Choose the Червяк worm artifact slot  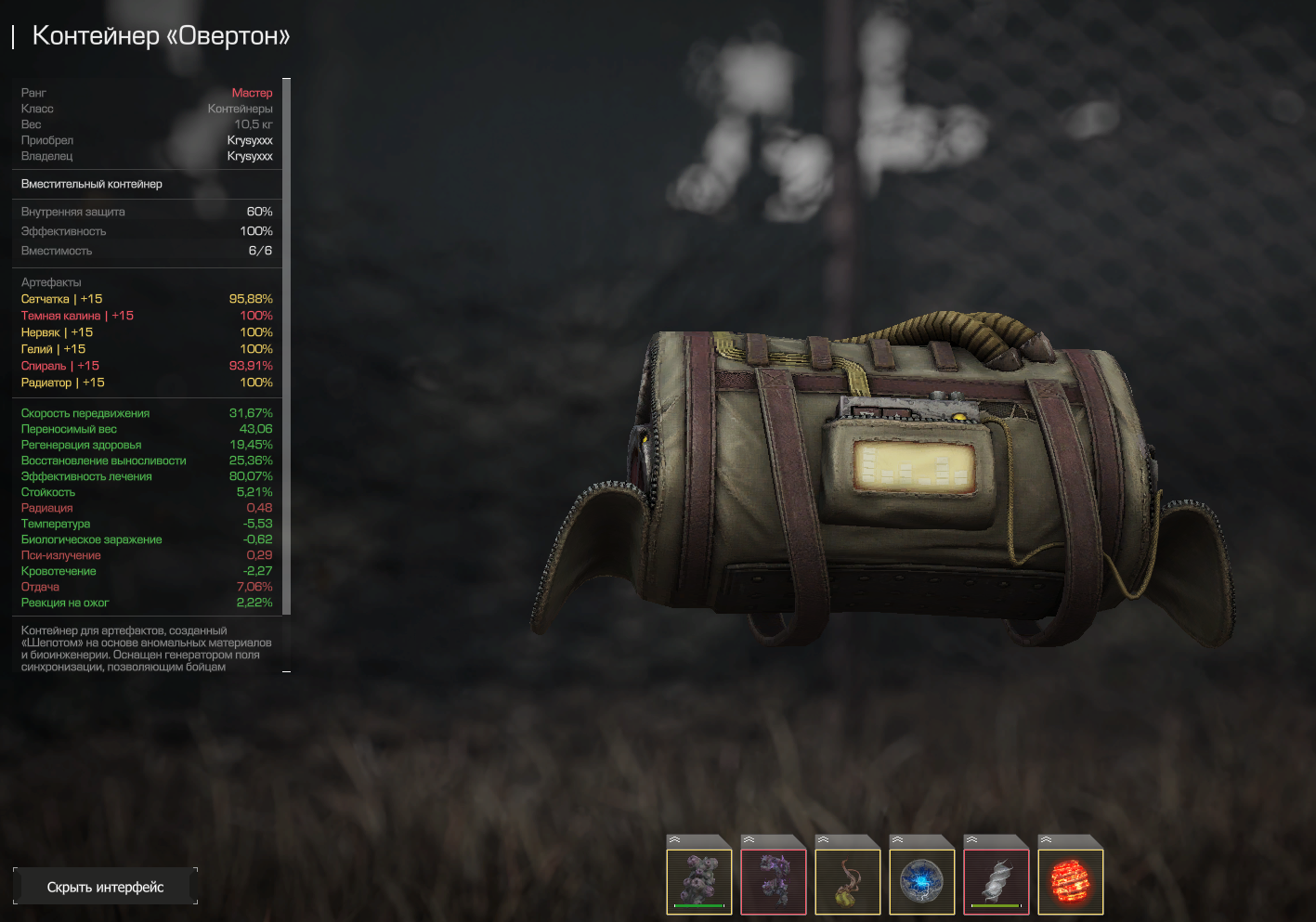coord(848,880)
